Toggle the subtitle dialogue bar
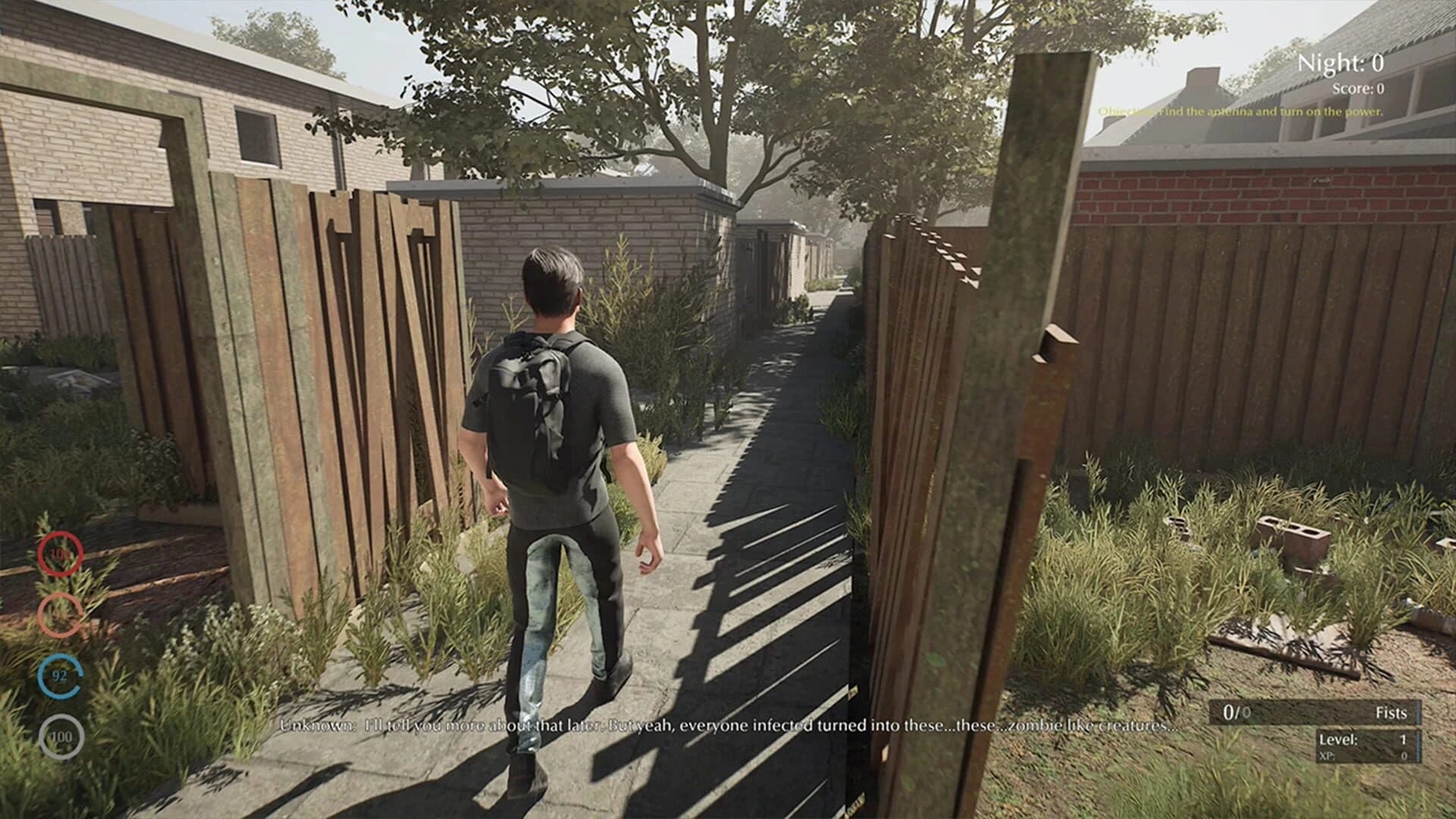This screenshot has width=1456, height=819. pyautogui.click(x=724, y=725)
